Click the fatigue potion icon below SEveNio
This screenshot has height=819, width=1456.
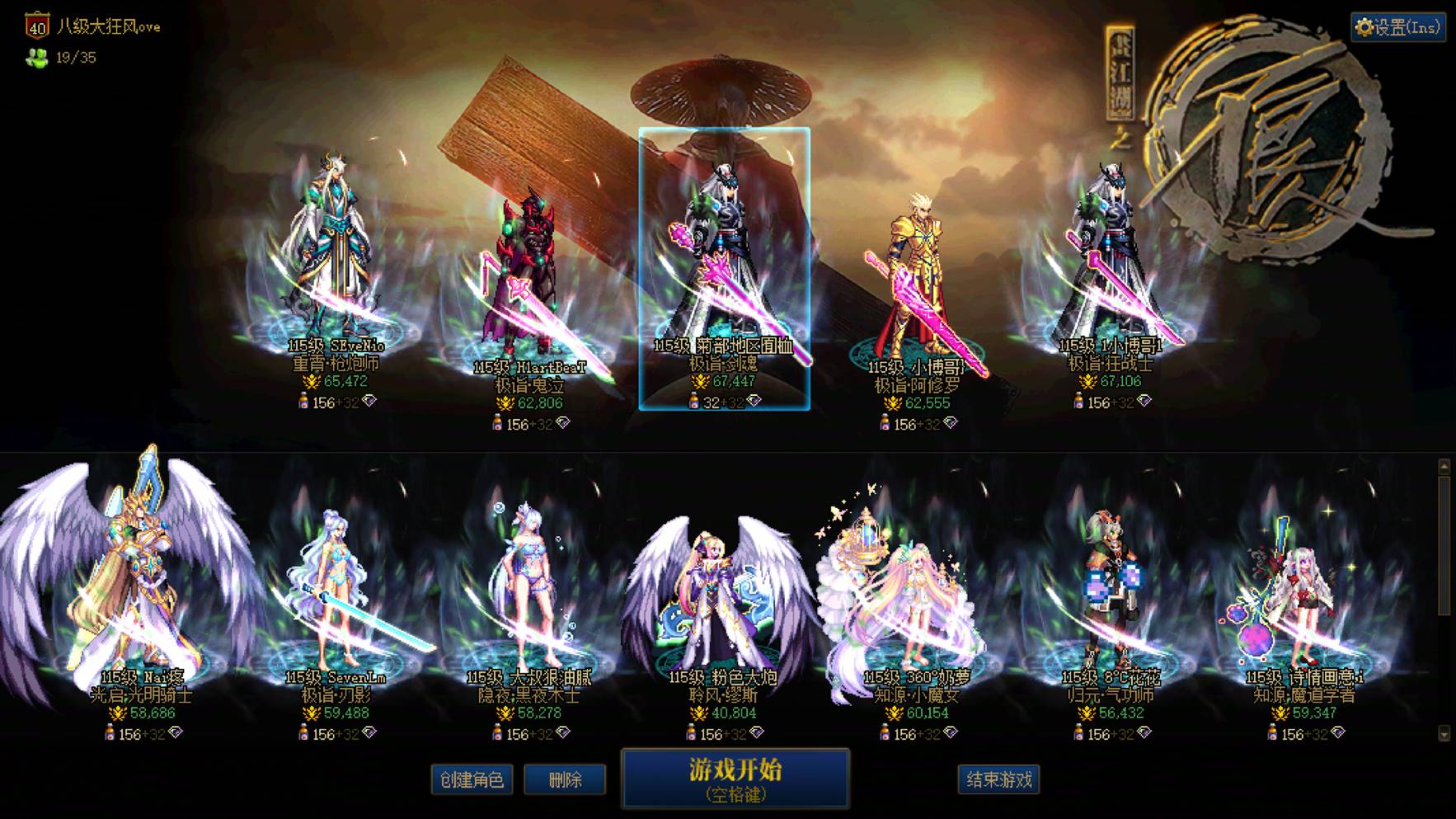(303, 402)
